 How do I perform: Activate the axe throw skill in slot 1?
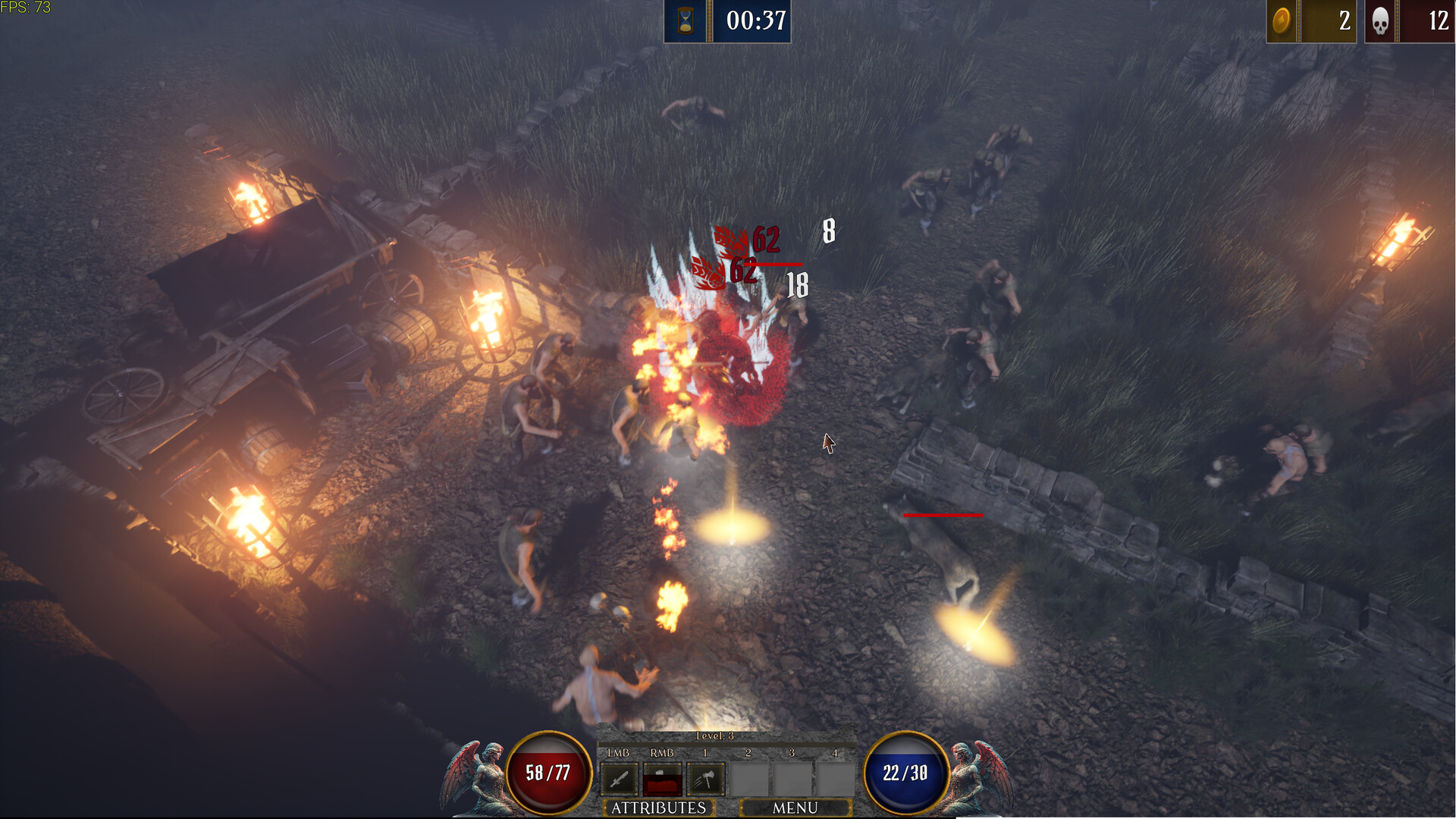(x=705, y=777)
